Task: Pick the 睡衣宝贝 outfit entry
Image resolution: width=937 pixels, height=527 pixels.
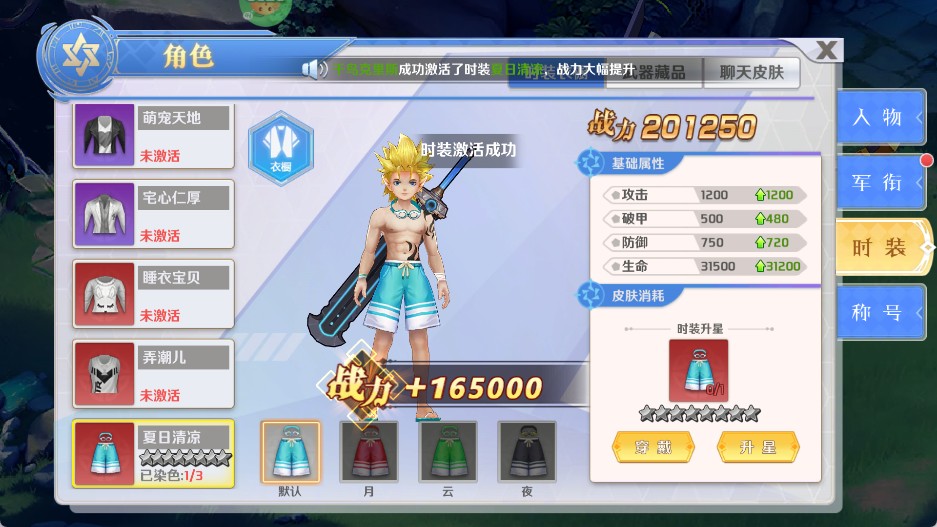Action: click(x=154, y=294)
